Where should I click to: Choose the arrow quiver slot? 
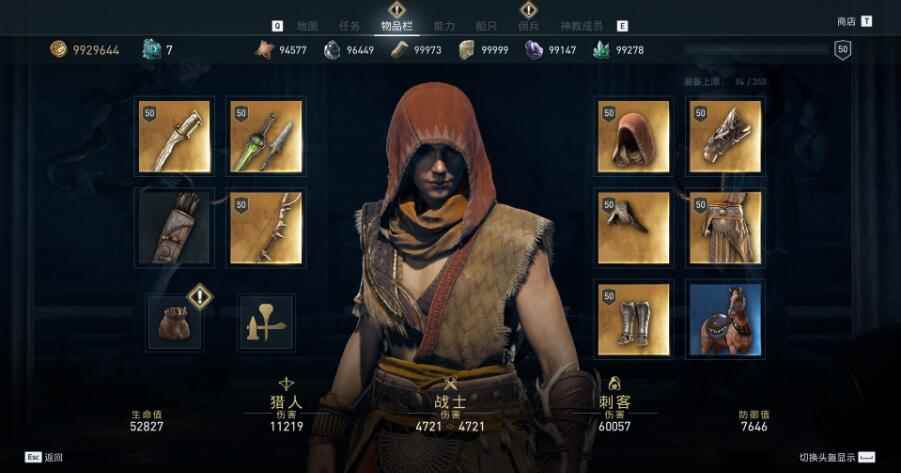(x=173, y=228)
